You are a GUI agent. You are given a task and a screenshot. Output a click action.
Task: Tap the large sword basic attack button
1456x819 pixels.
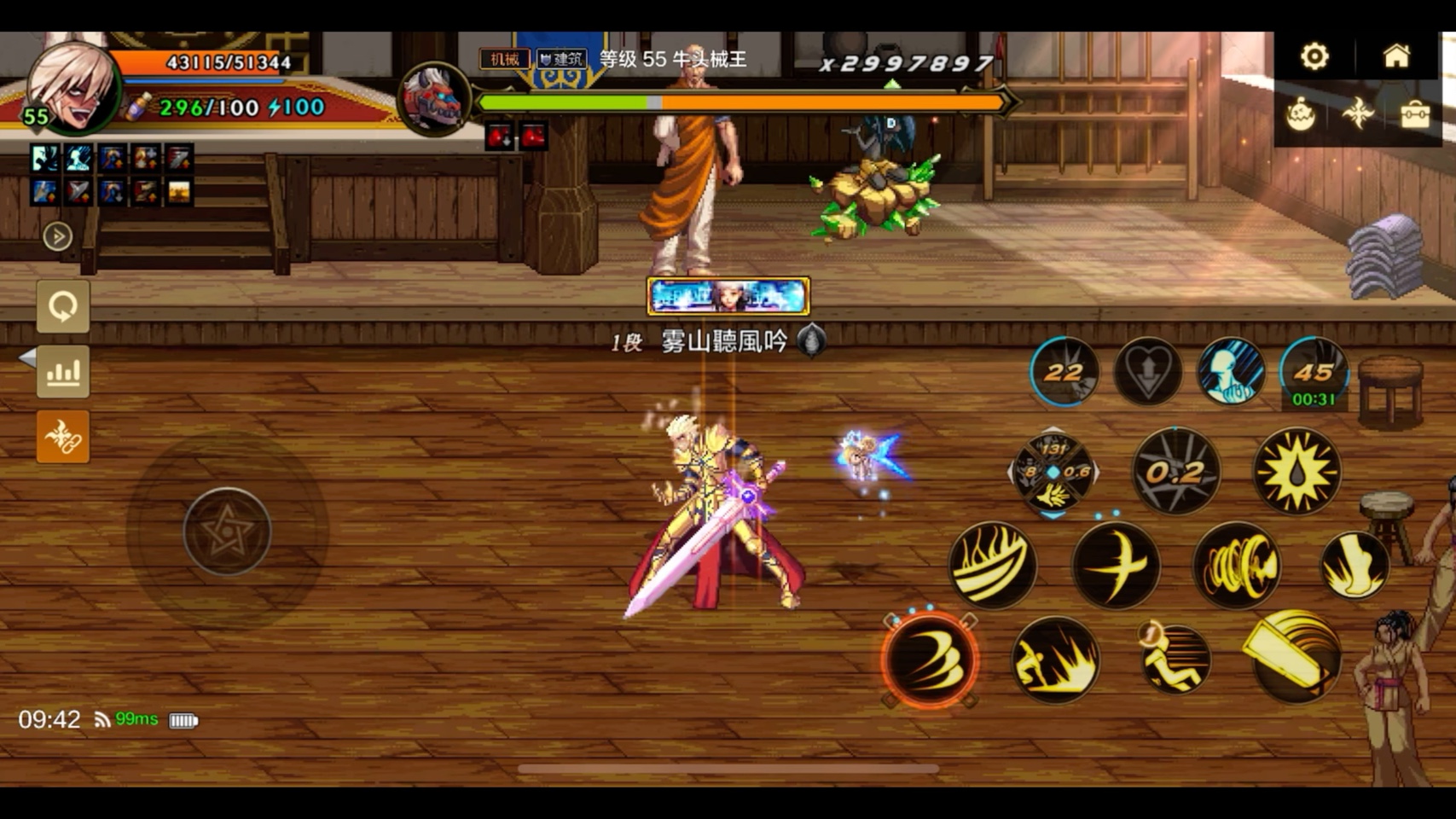pyautogui.click(x=1295, y=657)
